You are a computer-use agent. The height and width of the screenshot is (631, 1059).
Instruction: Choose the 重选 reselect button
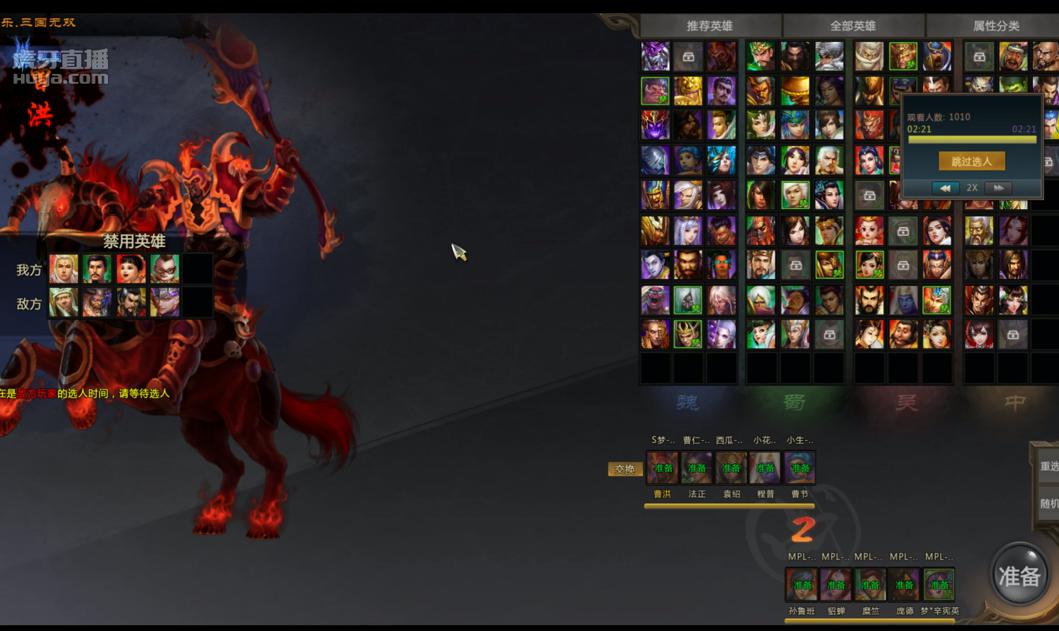pyautogui.click(x=1048, y=467)
